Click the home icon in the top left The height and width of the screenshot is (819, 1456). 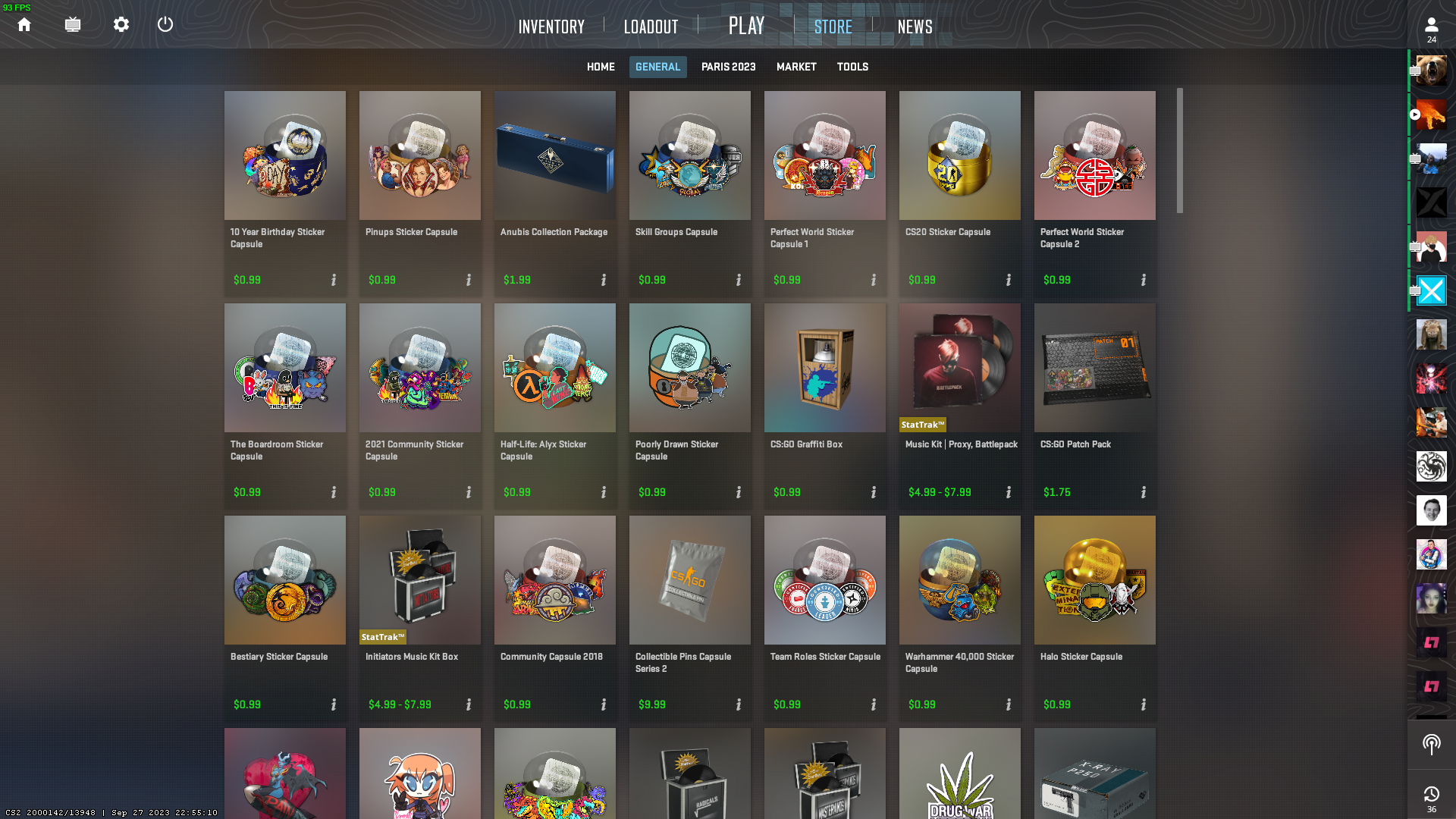tap(24, 24)
